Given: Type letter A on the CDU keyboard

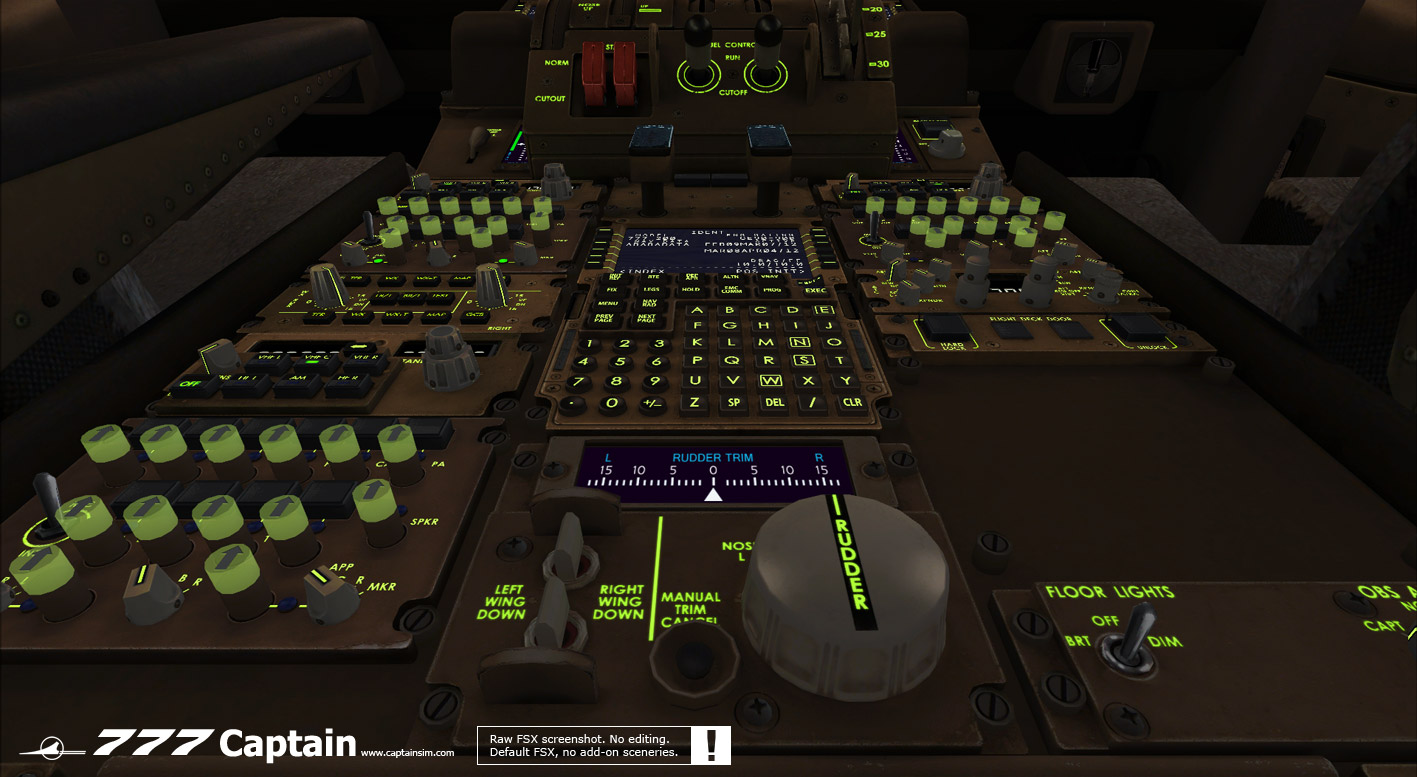Looking at the screenshot, I should (x=699, y=309).
